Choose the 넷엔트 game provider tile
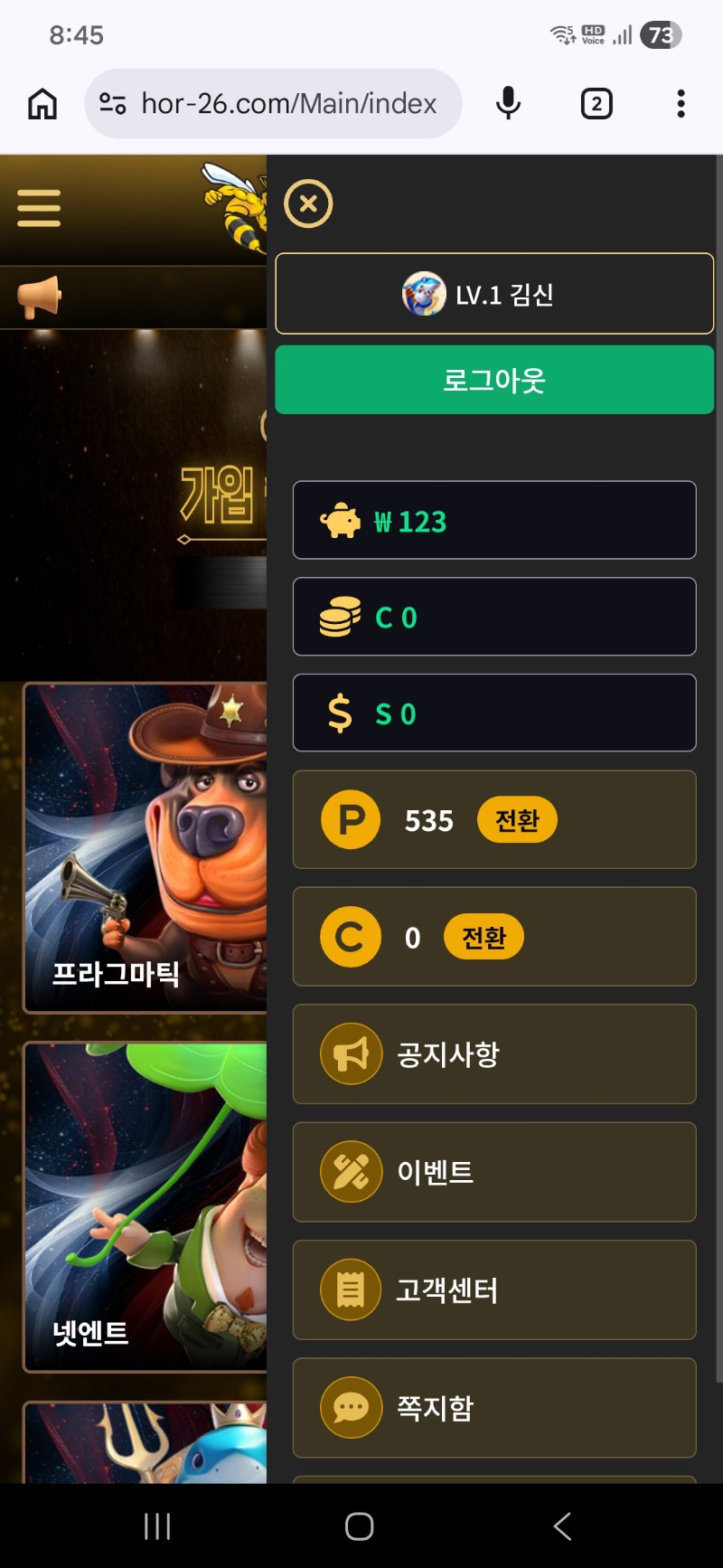Viewport: 723px width, 1568px height. (x=145, y=1207)
